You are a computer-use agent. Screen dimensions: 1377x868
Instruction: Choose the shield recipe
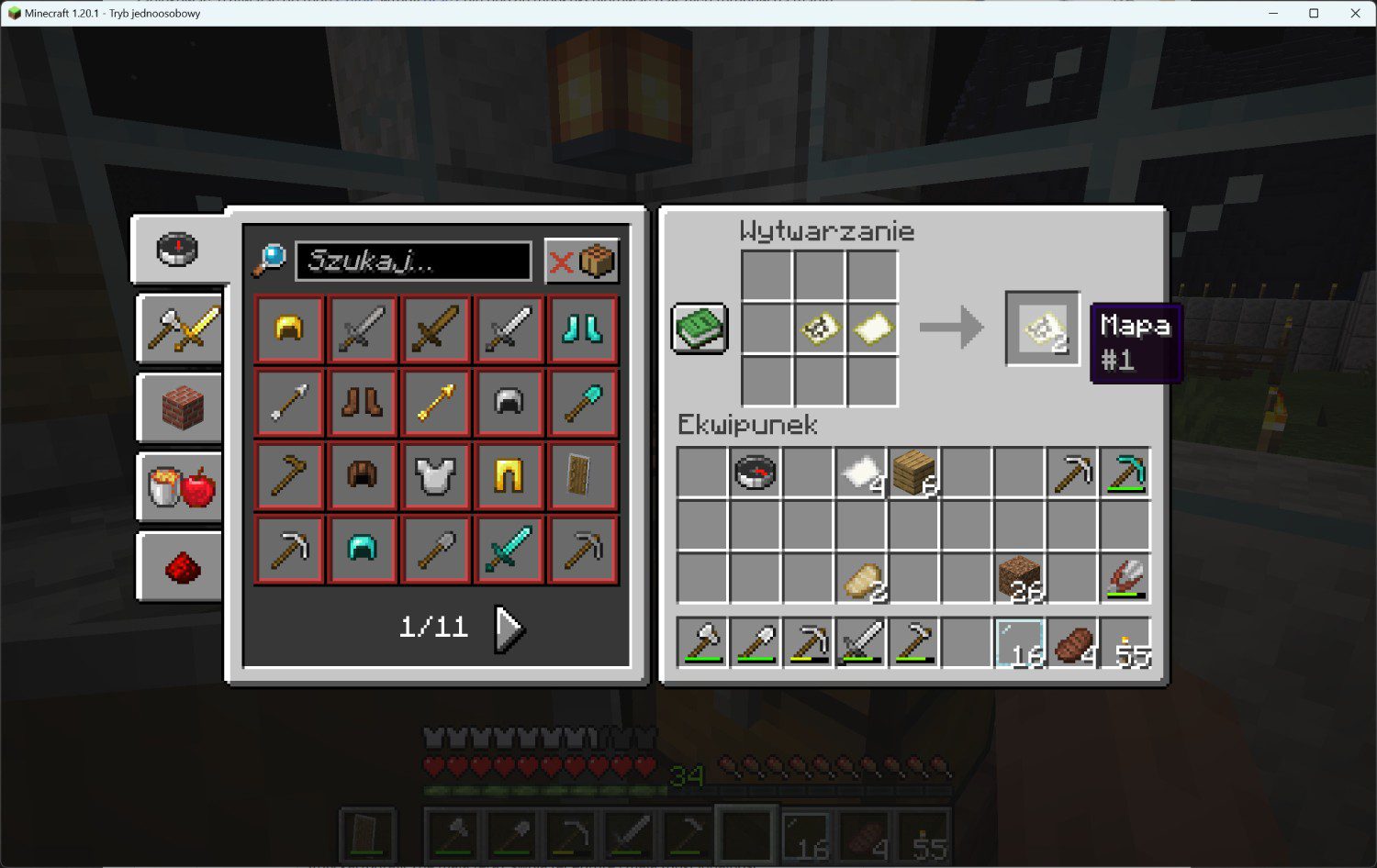(x=582, y=476)
